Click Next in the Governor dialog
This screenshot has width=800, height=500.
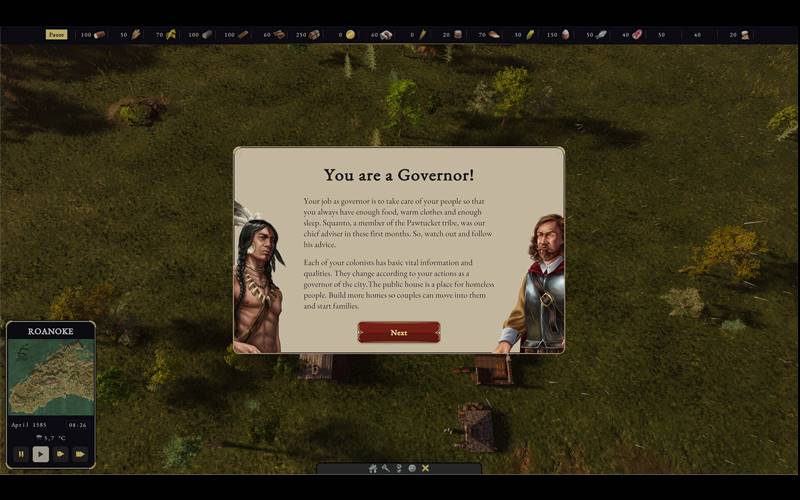tap(399, 332)
